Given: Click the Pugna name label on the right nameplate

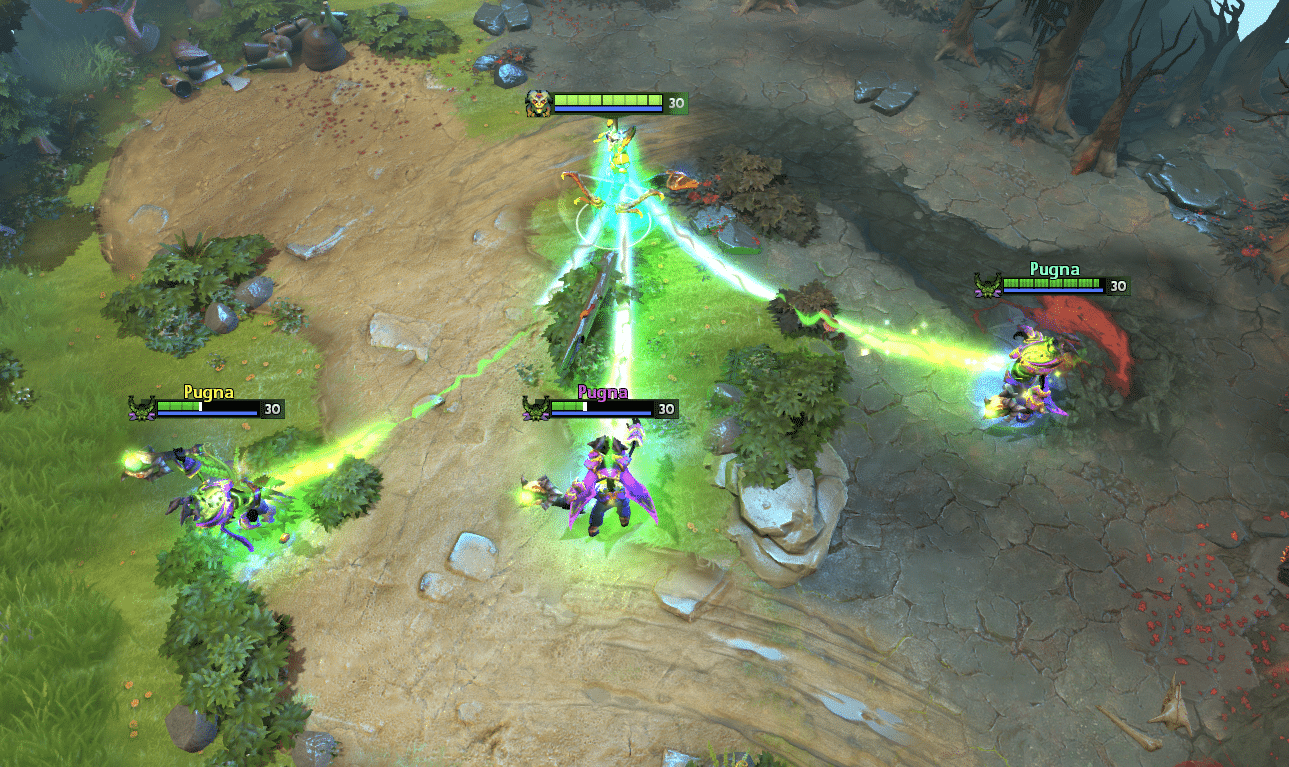Looking at the screenshot, I should click(x=1053, y=268).
